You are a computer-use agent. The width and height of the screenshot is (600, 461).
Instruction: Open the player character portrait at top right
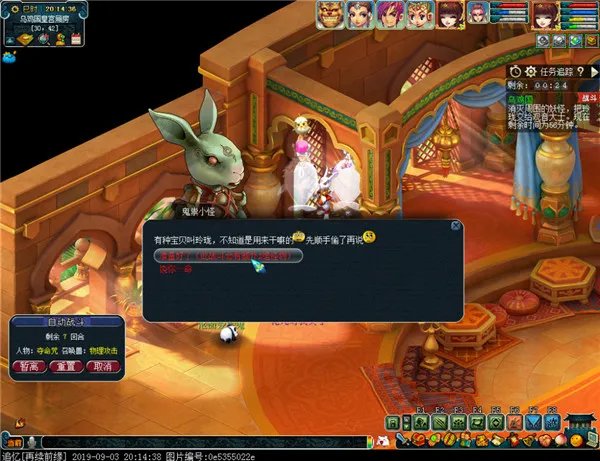pos(544,14)
